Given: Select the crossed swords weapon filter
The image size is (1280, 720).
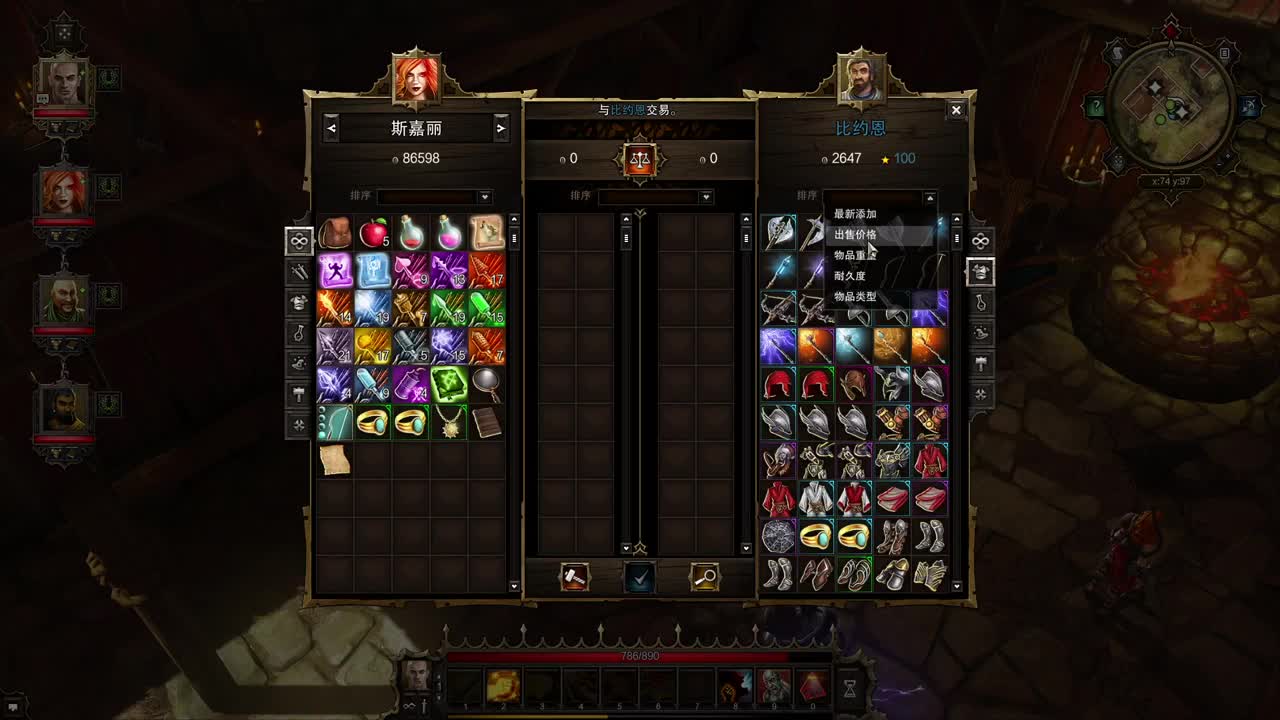Looking at the screenshot, I should [298, 271].
